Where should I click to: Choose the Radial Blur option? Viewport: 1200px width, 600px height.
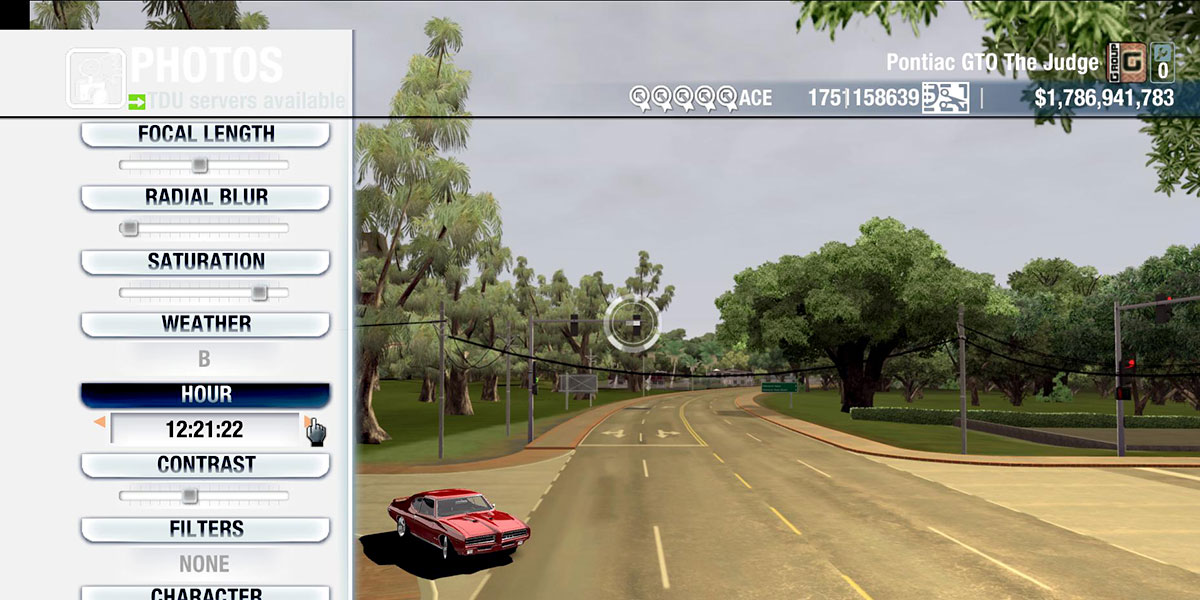205,197
